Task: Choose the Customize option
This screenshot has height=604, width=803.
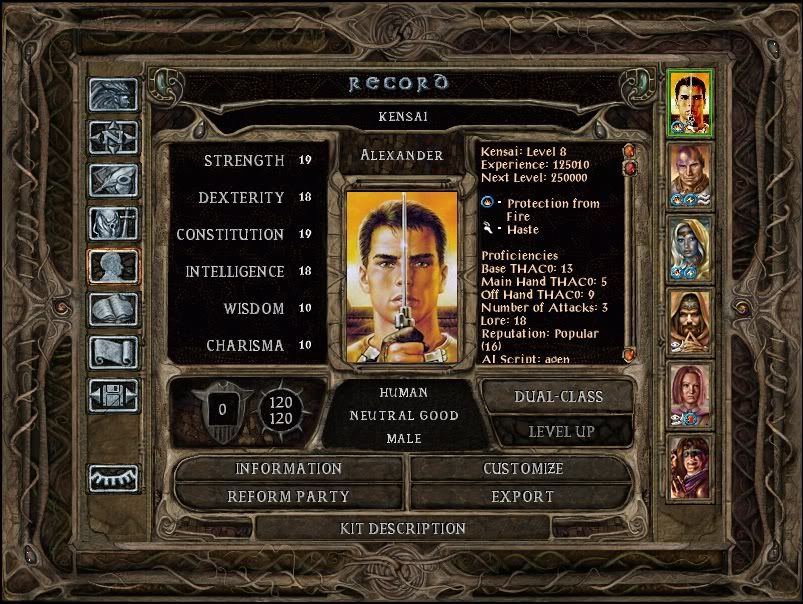Action: (522, 468)
